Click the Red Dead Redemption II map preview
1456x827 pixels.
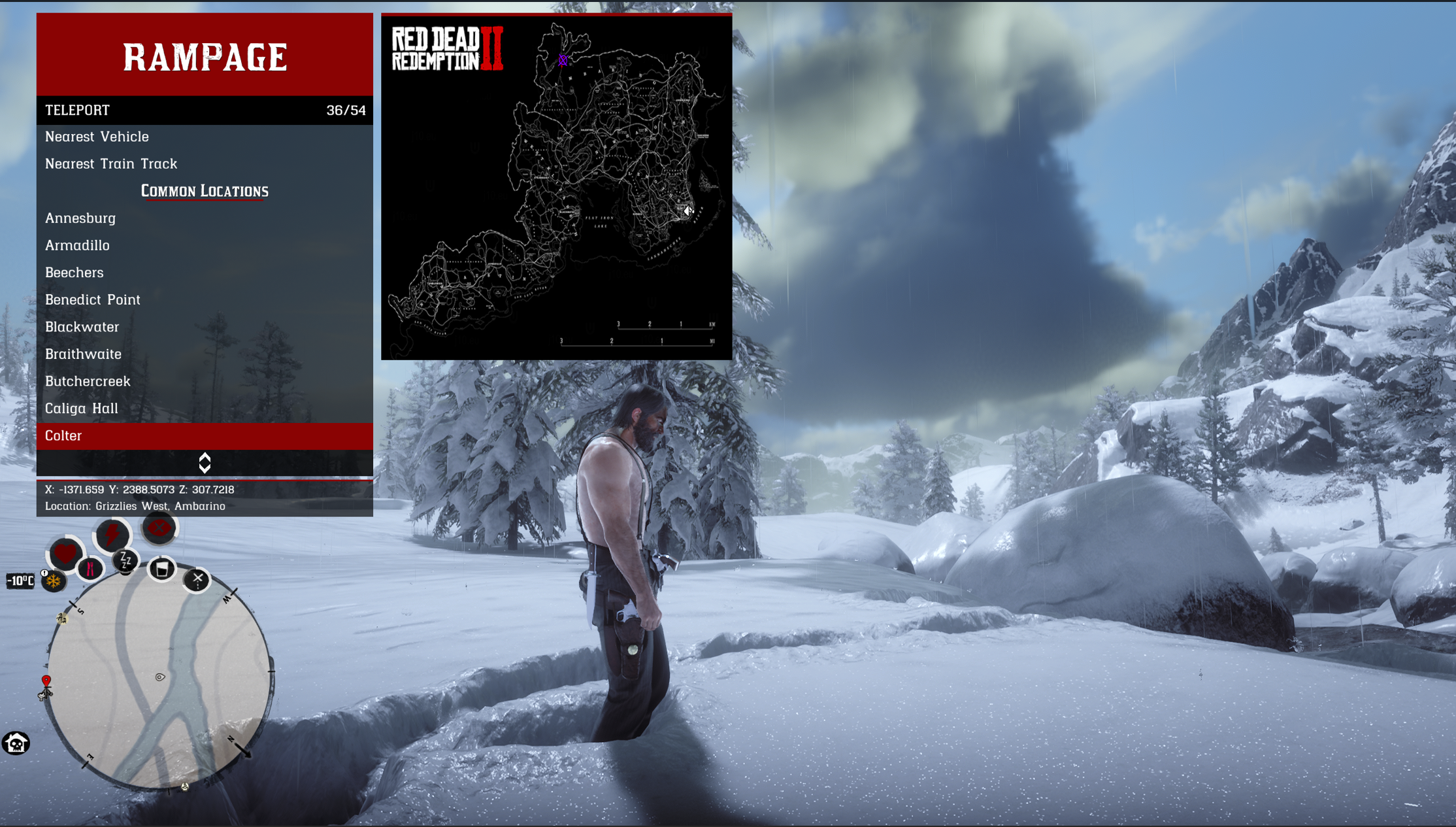click(556, 187)
